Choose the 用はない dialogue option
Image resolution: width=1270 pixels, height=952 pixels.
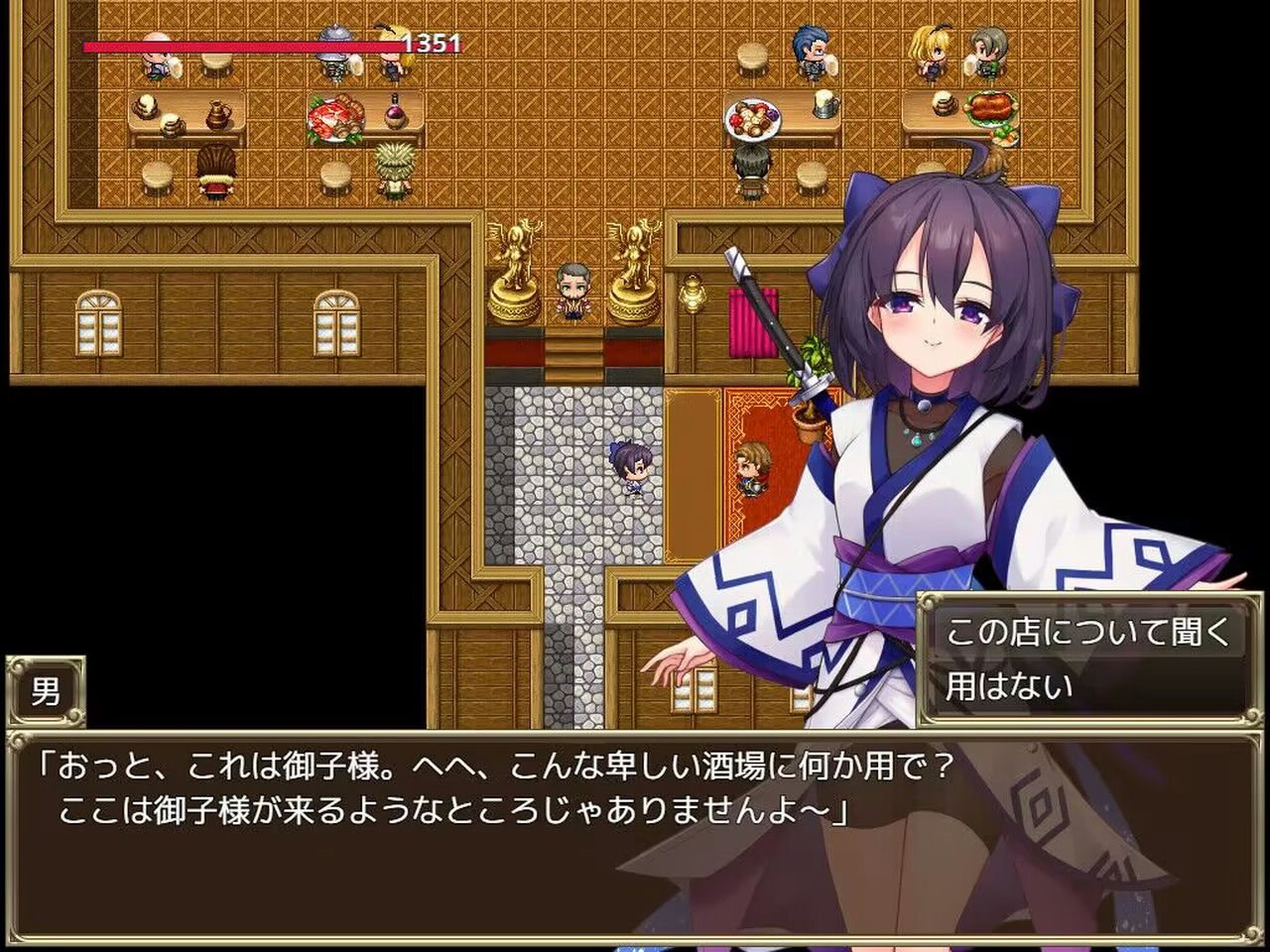pos(1007,684)
